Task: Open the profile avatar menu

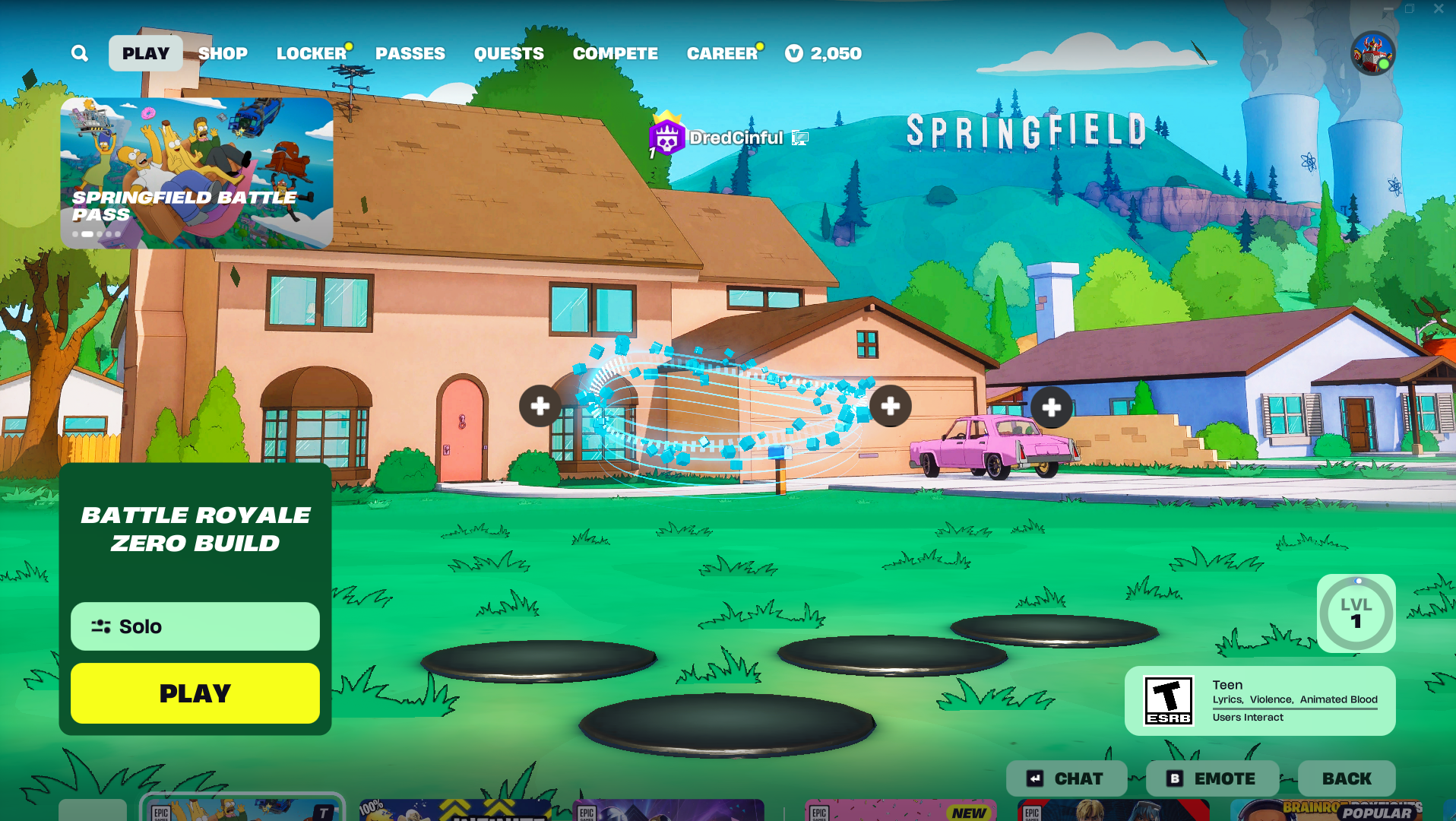Action: (x=1372, y=53)
